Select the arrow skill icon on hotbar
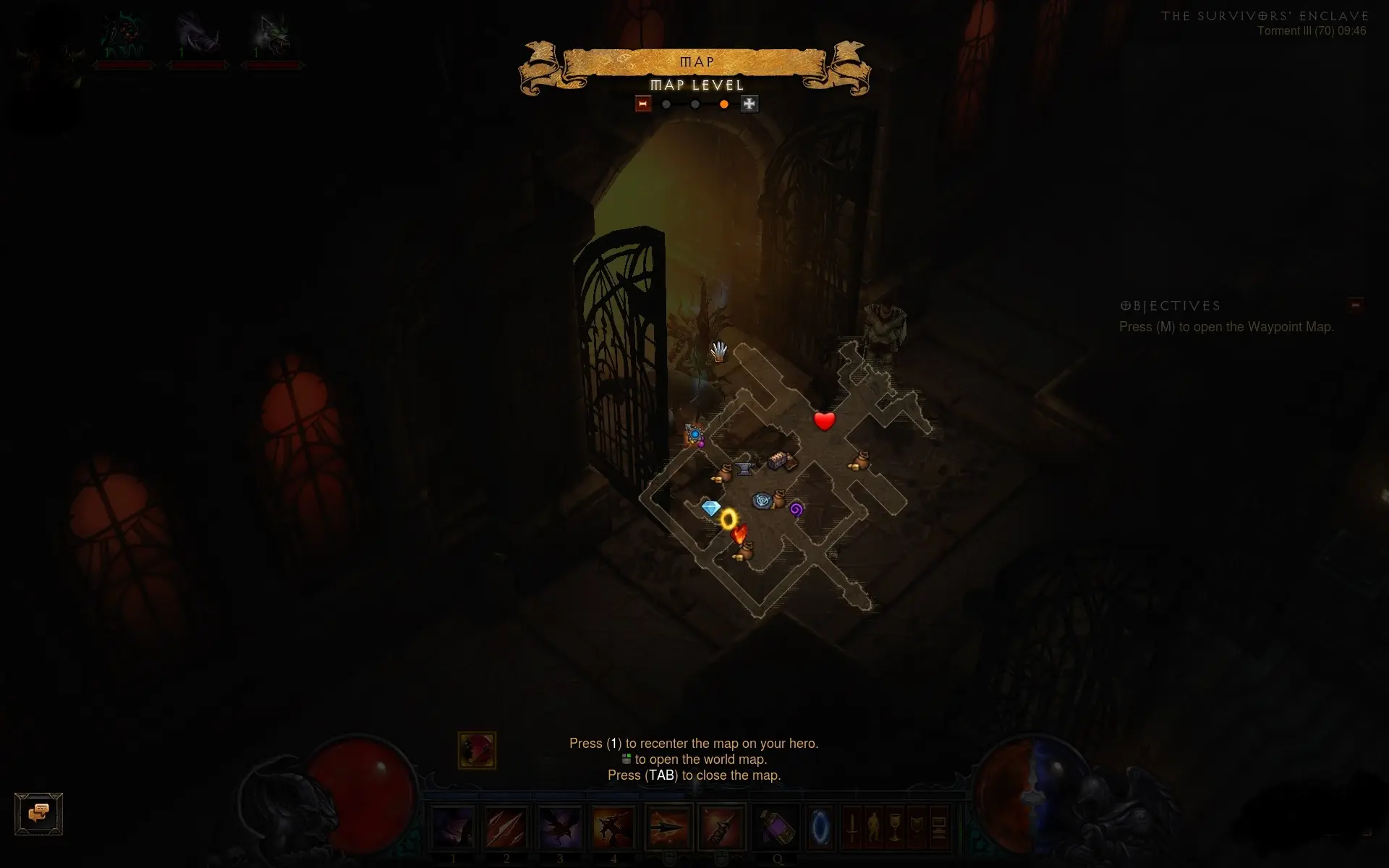This screenshot has height=868, width=1389. point(668,827)
